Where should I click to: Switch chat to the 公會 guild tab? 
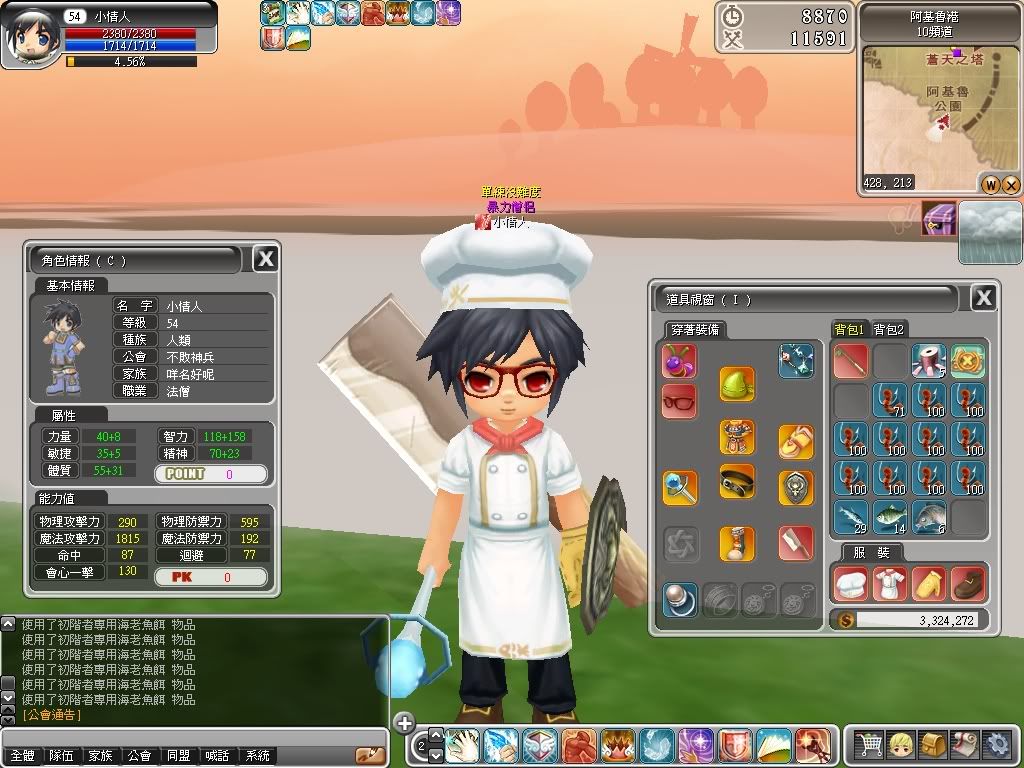[x=139, y=756]
